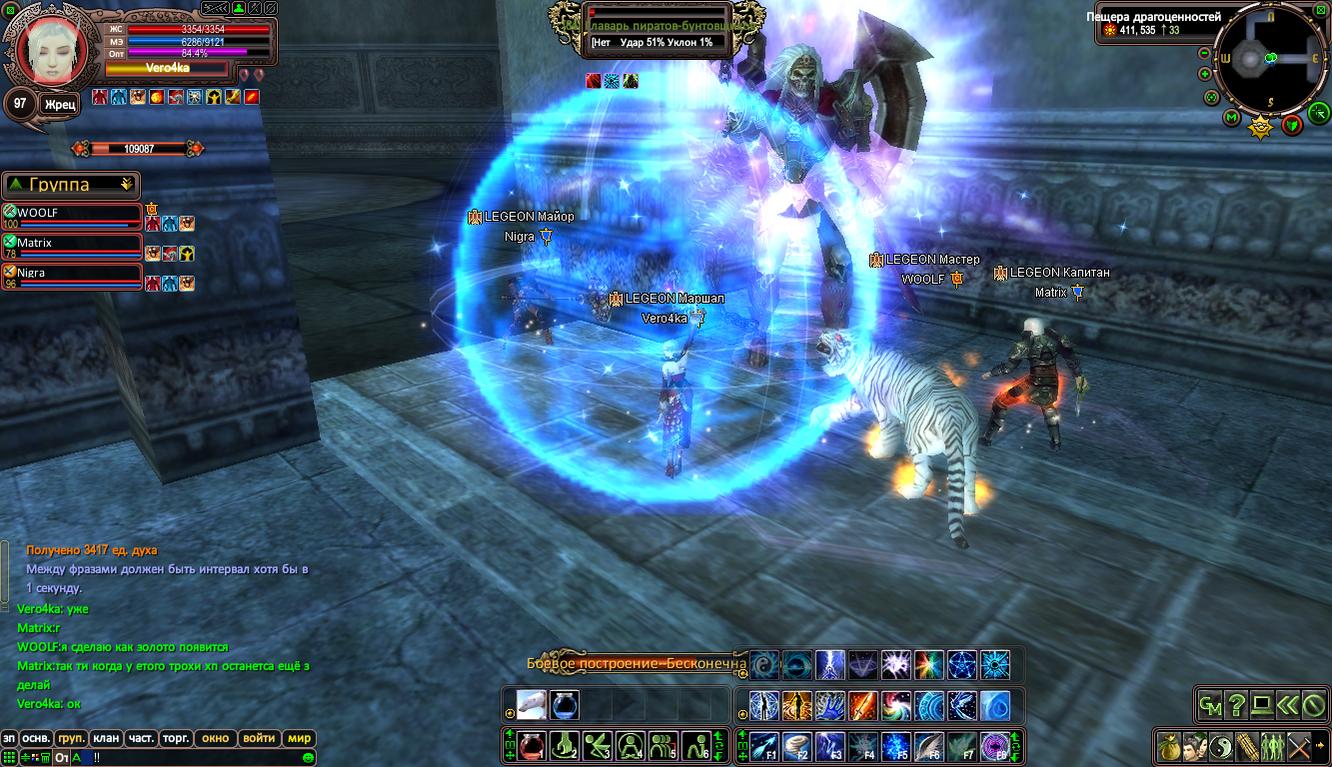Switch to the мир chat tab
Screen dimensions: 1332x767
299,738
